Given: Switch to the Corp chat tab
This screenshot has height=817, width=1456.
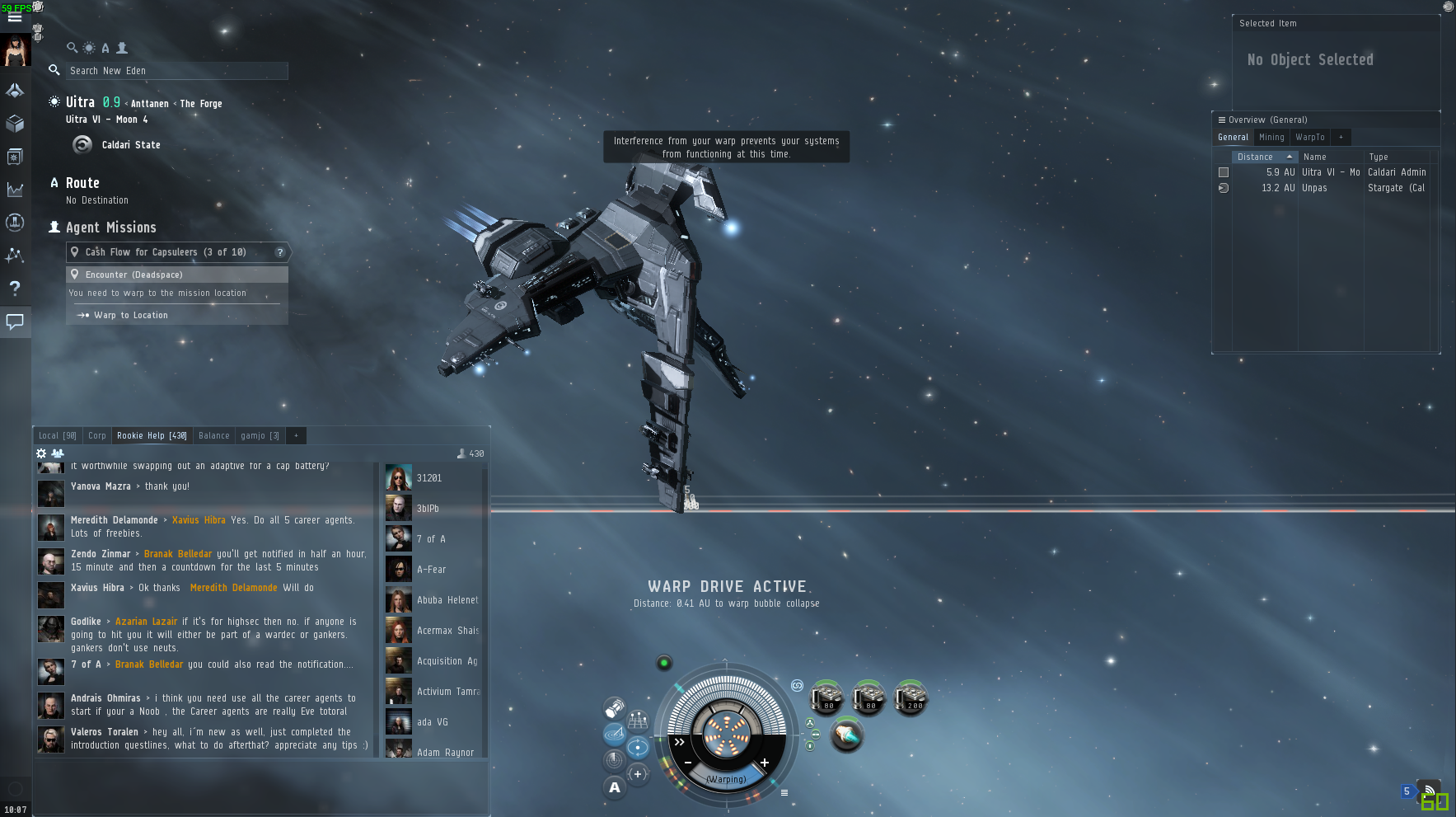Looking at the screenshot, I should (97, 435).
